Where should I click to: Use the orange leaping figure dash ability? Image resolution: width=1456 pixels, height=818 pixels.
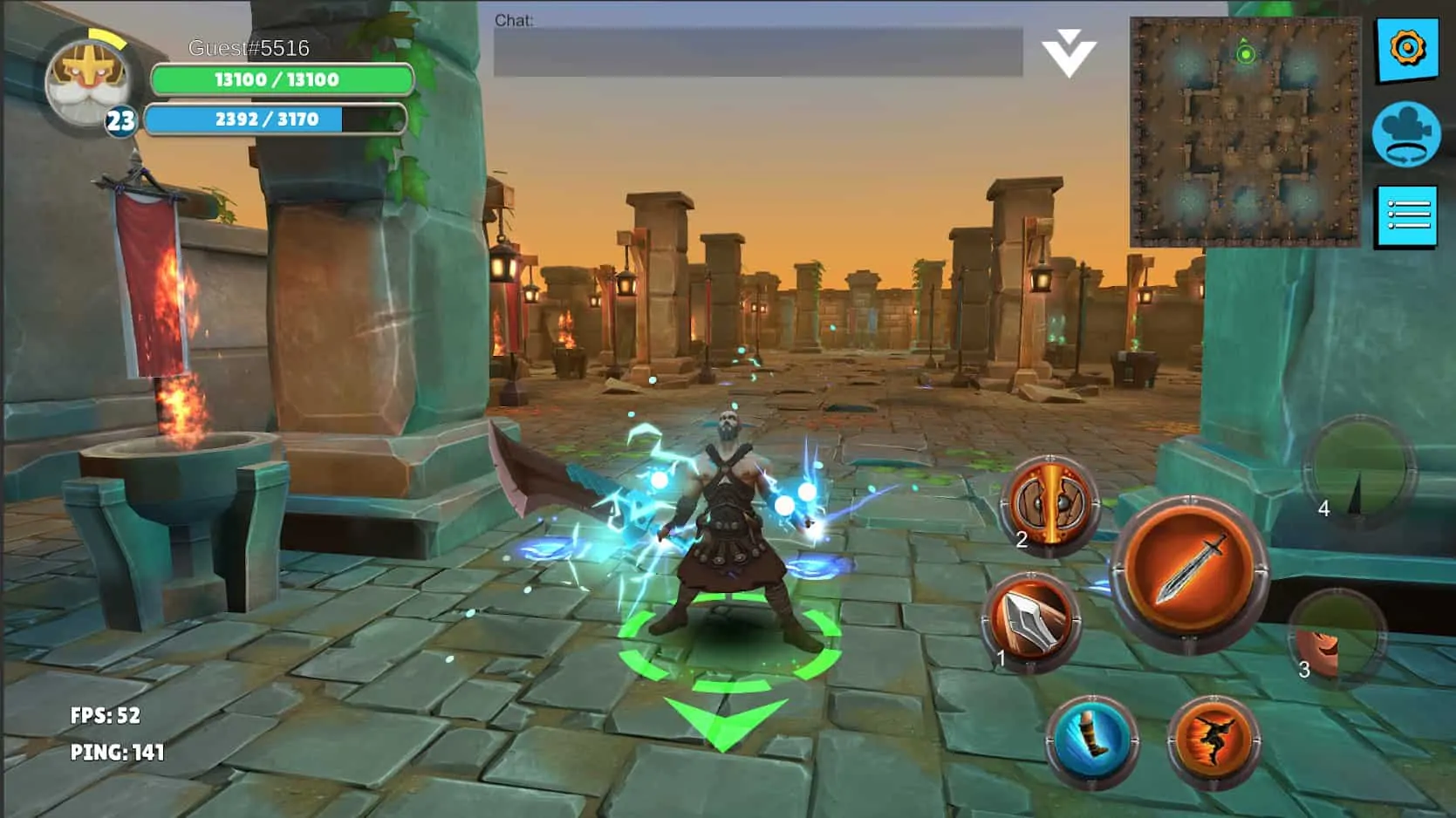pyautogui.click(x=1213, y=740)
